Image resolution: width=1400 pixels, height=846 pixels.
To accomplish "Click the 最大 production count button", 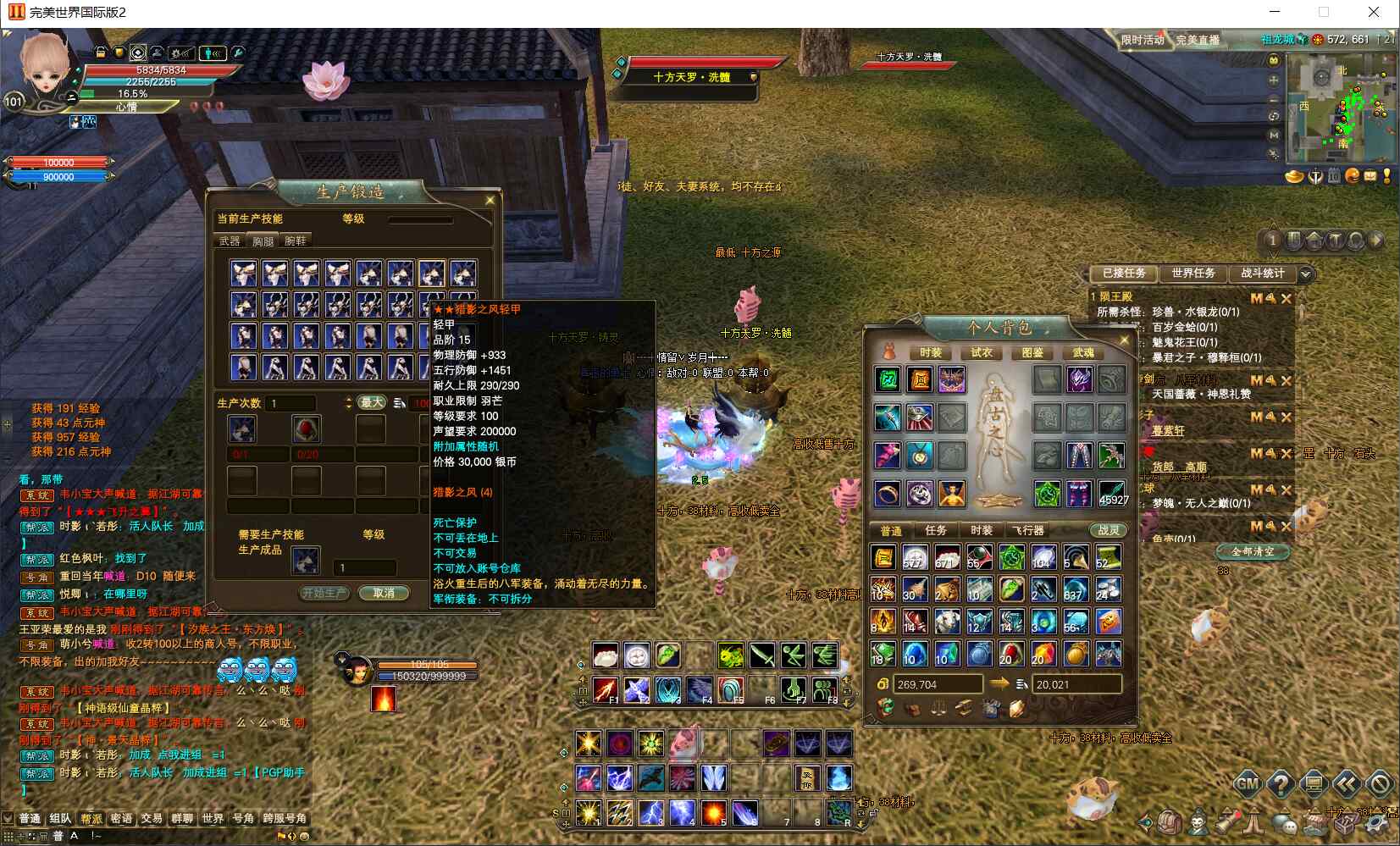I will [x=372, y=403].
